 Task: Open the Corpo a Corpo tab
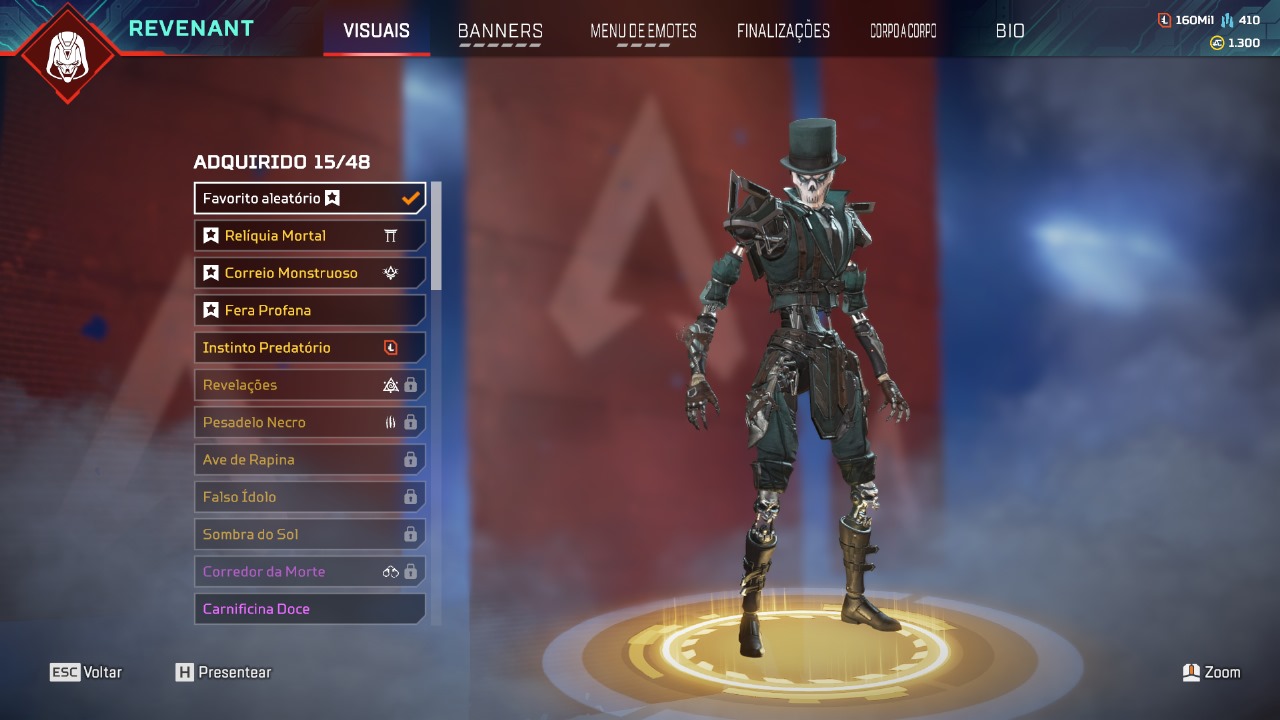tap(903, 31)
